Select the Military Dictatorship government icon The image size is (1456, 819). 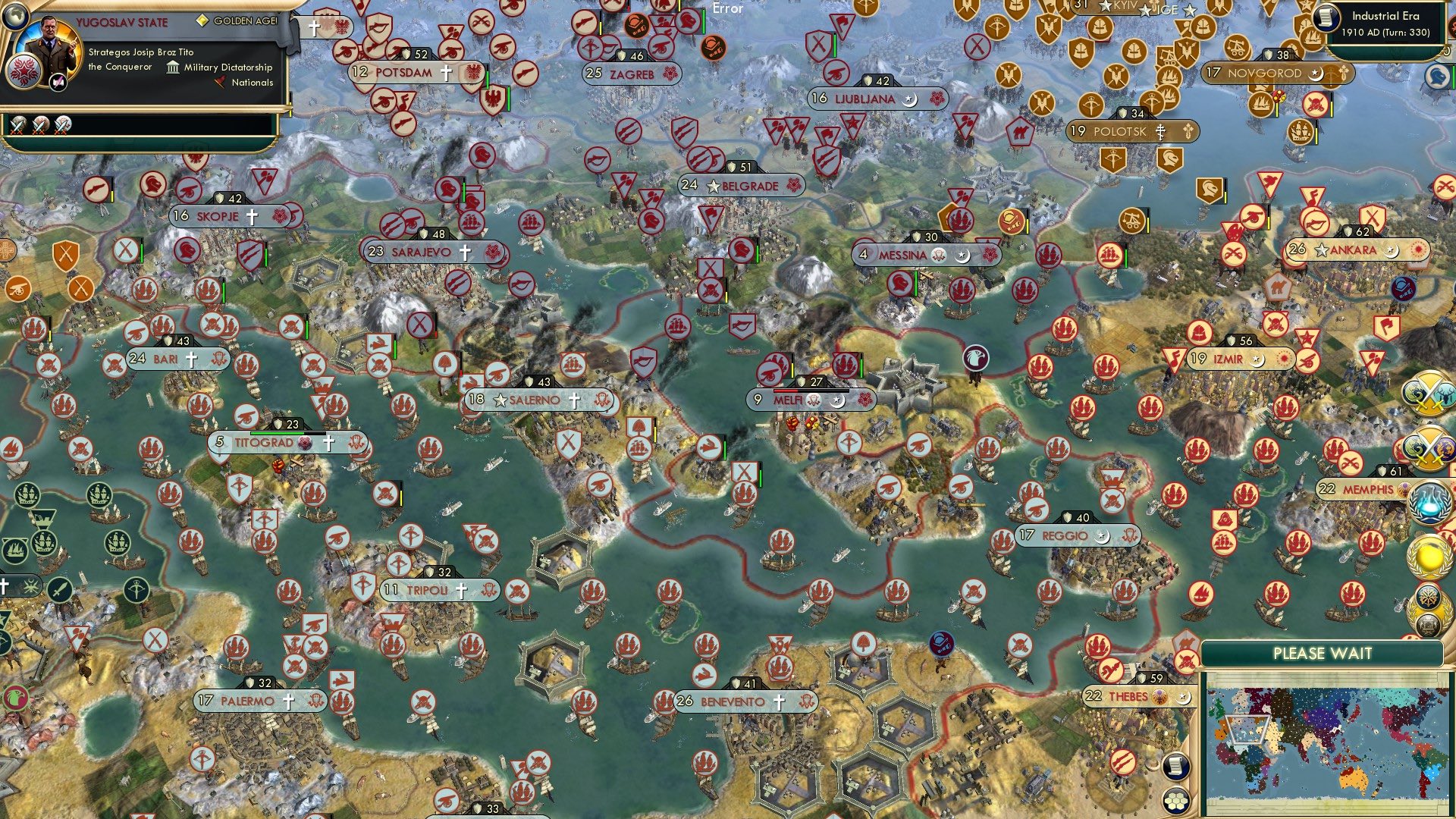(x=173, y=67)
